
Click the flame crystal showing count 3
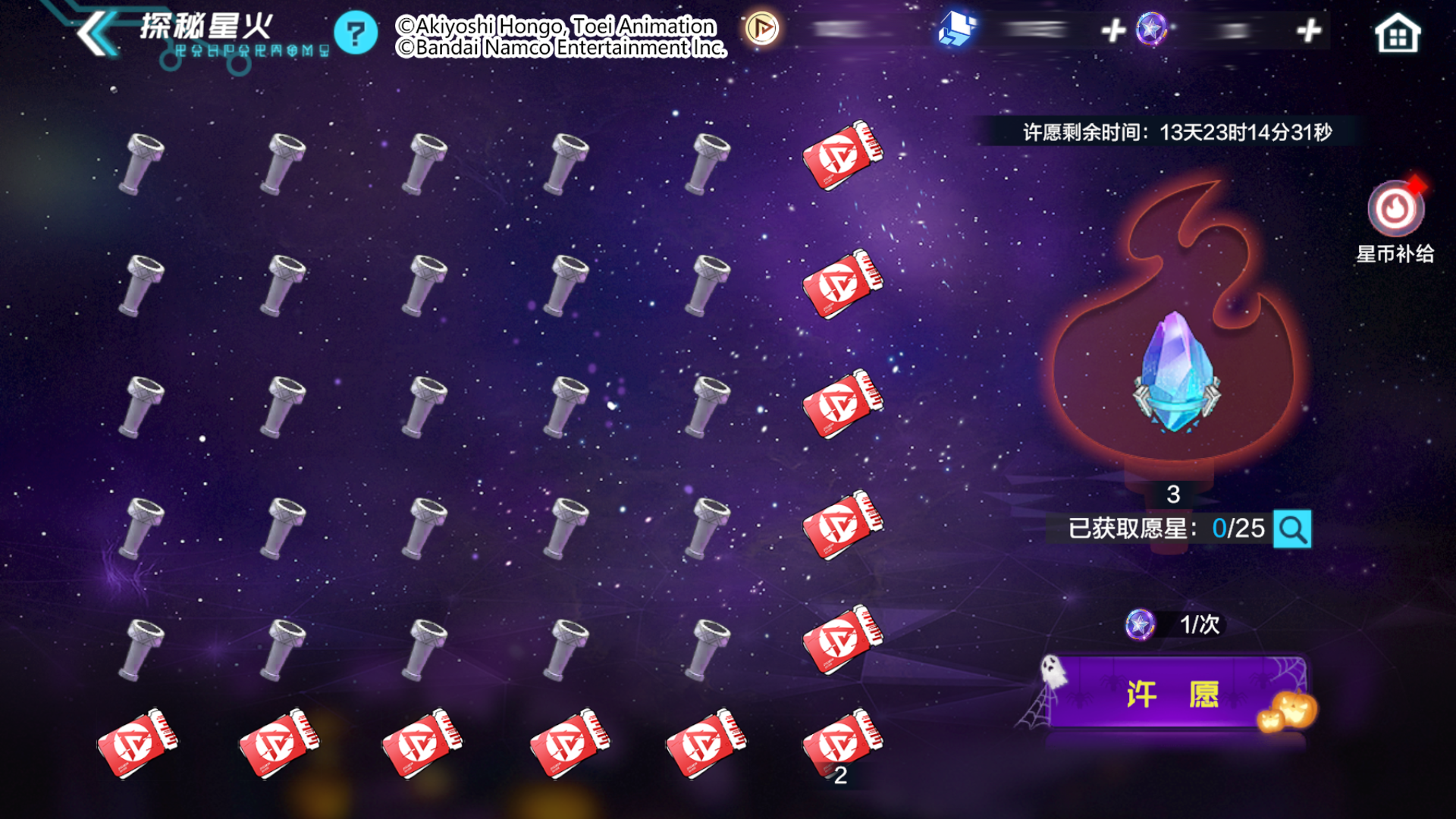click(1174, 379)
